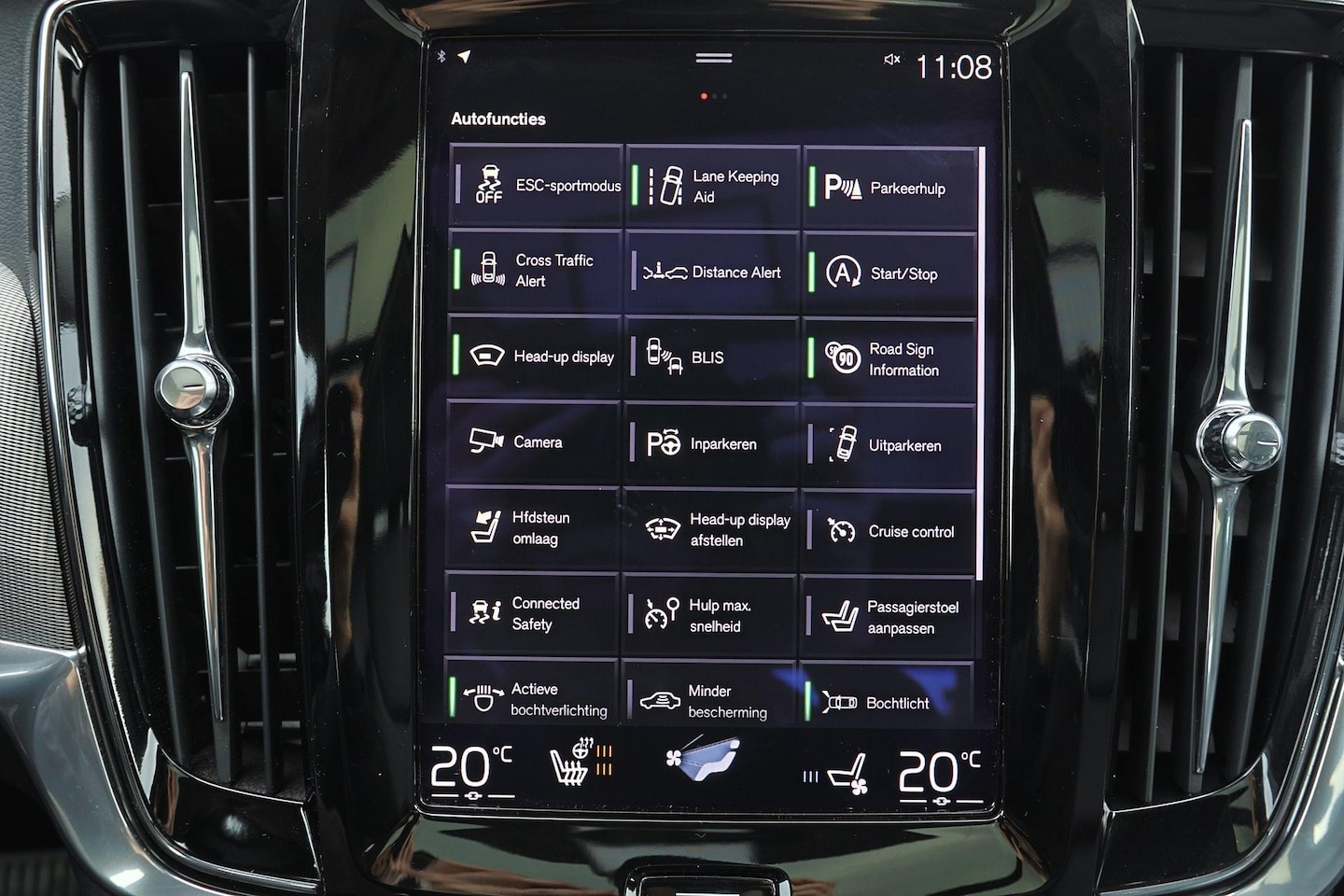This screenshot has height=896, width=1344.
Task: Open Passagierstoel aanpassen
Action: pyautogui.click(x=887, y=617)
